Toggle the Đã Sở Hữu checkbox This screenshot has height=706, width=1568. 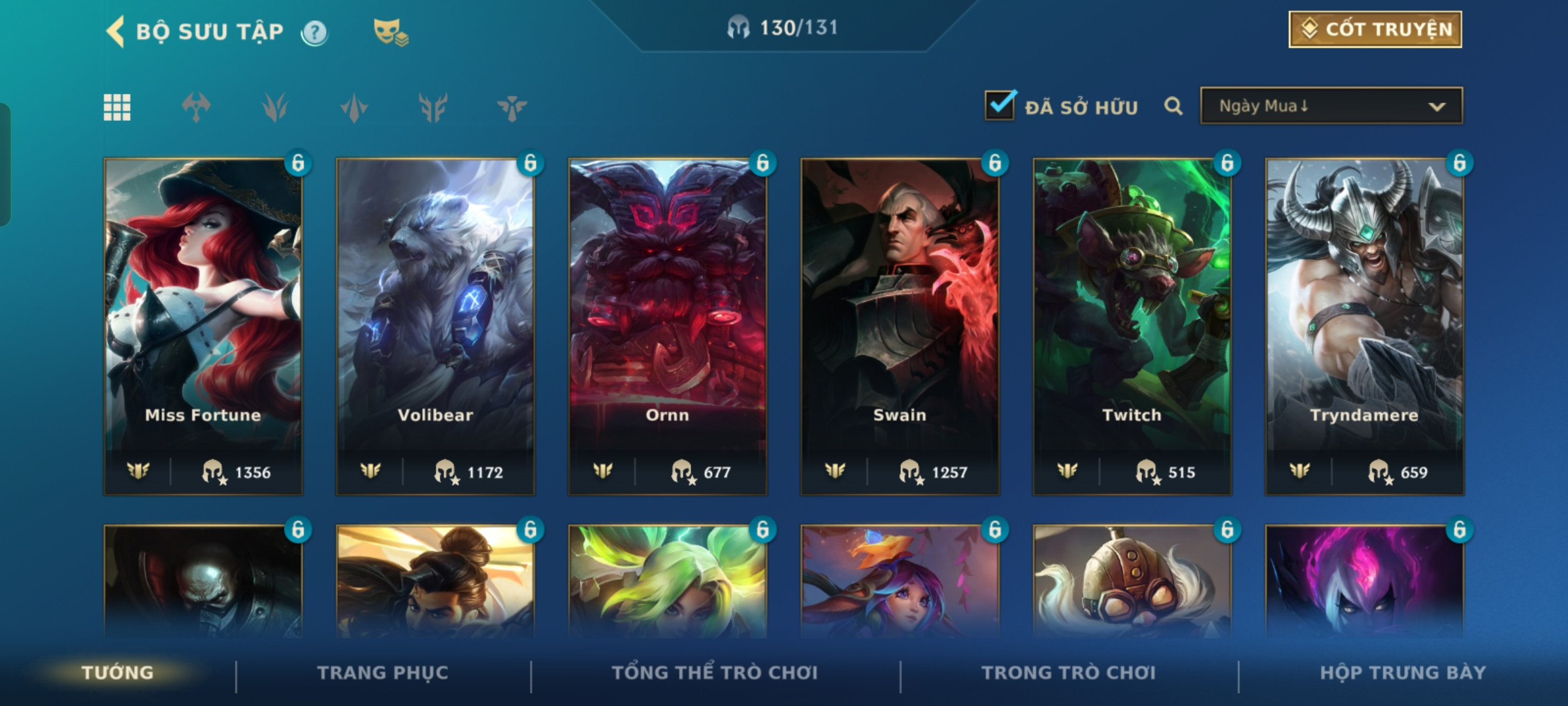point(1000,105)
